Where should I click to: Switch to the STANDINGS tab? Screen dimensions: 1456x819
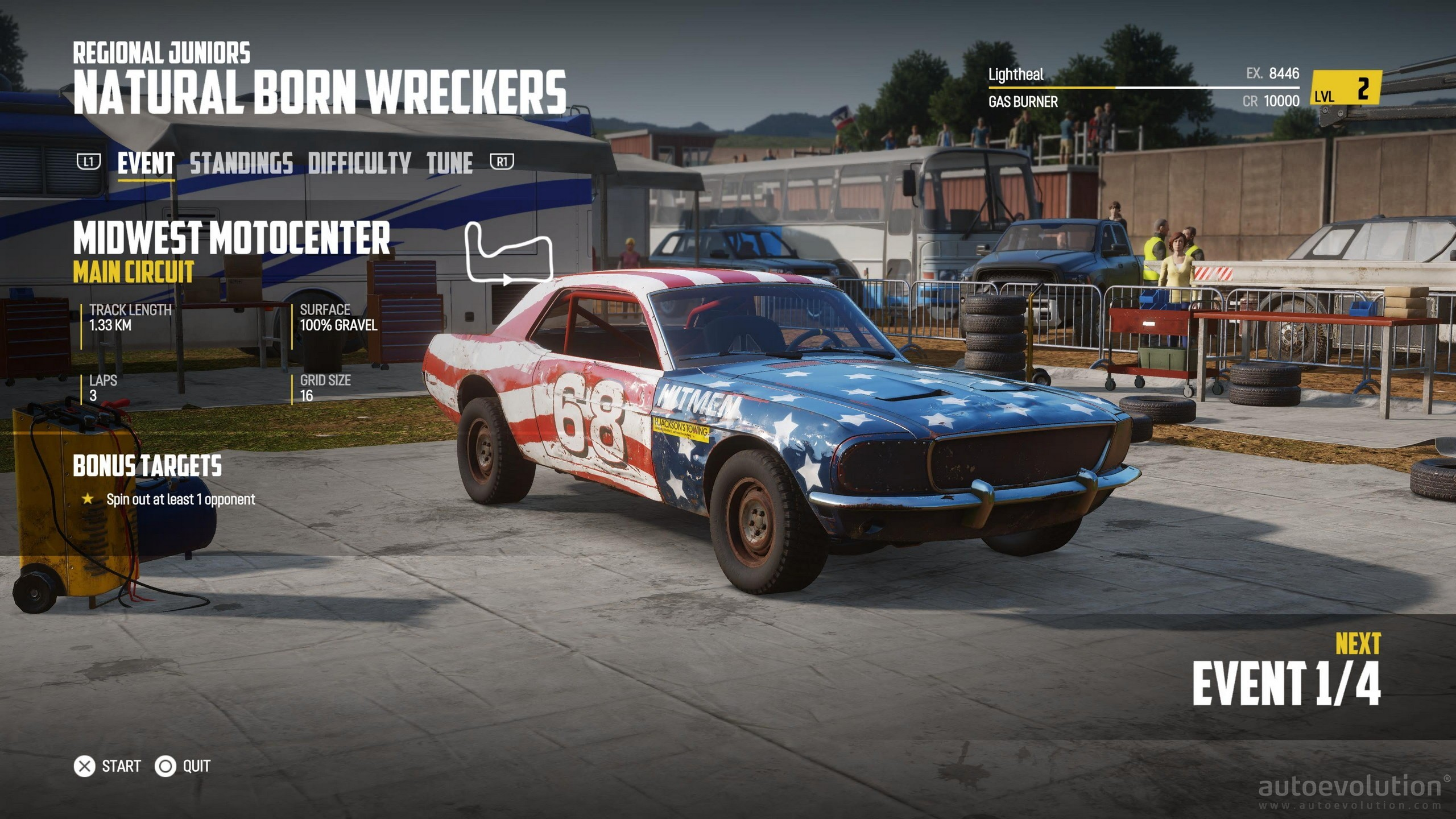click(242, 164)
